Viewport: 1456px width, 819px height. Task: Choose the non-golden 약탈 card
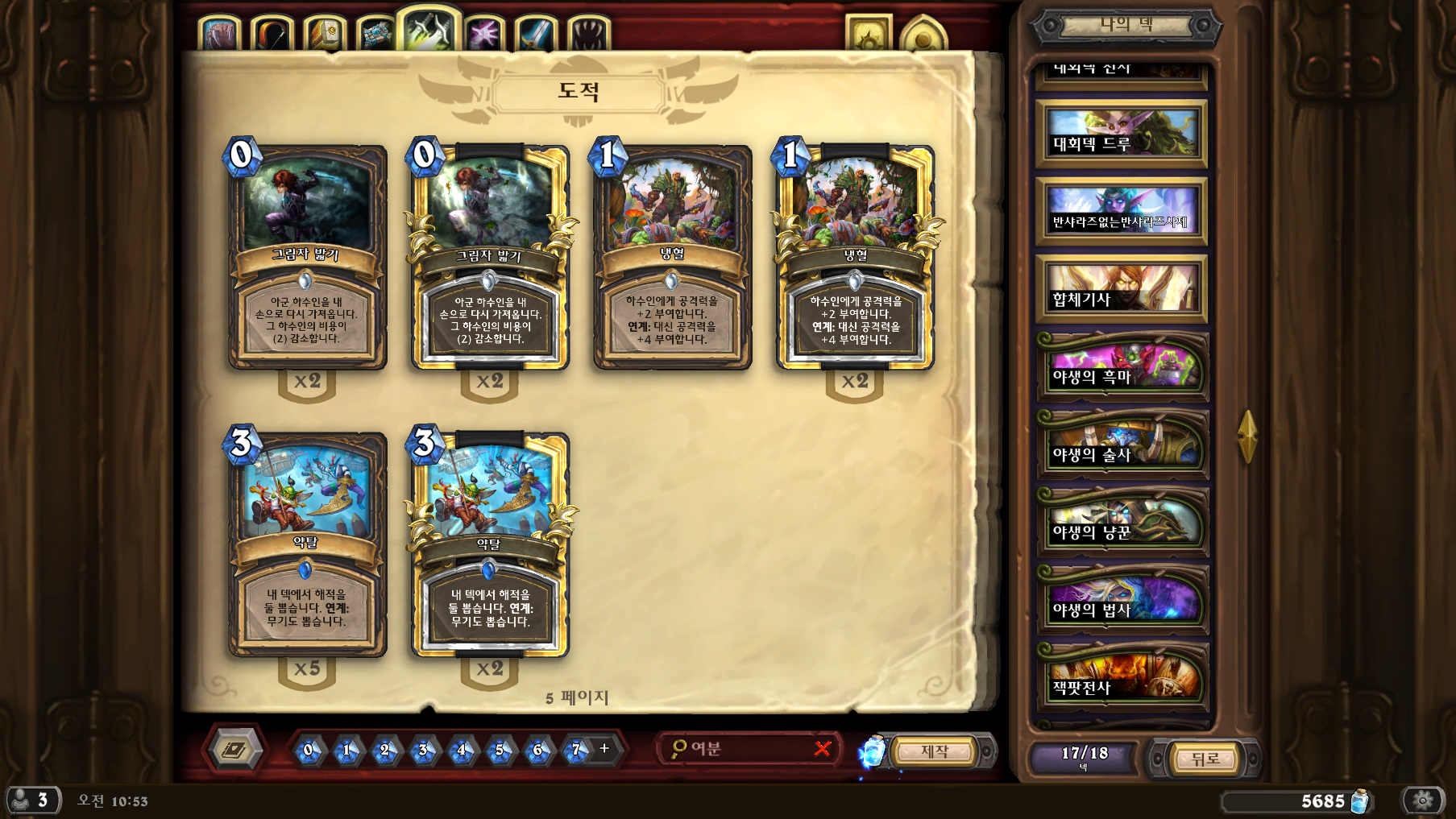pyautogui.click(x=307, y=545)
